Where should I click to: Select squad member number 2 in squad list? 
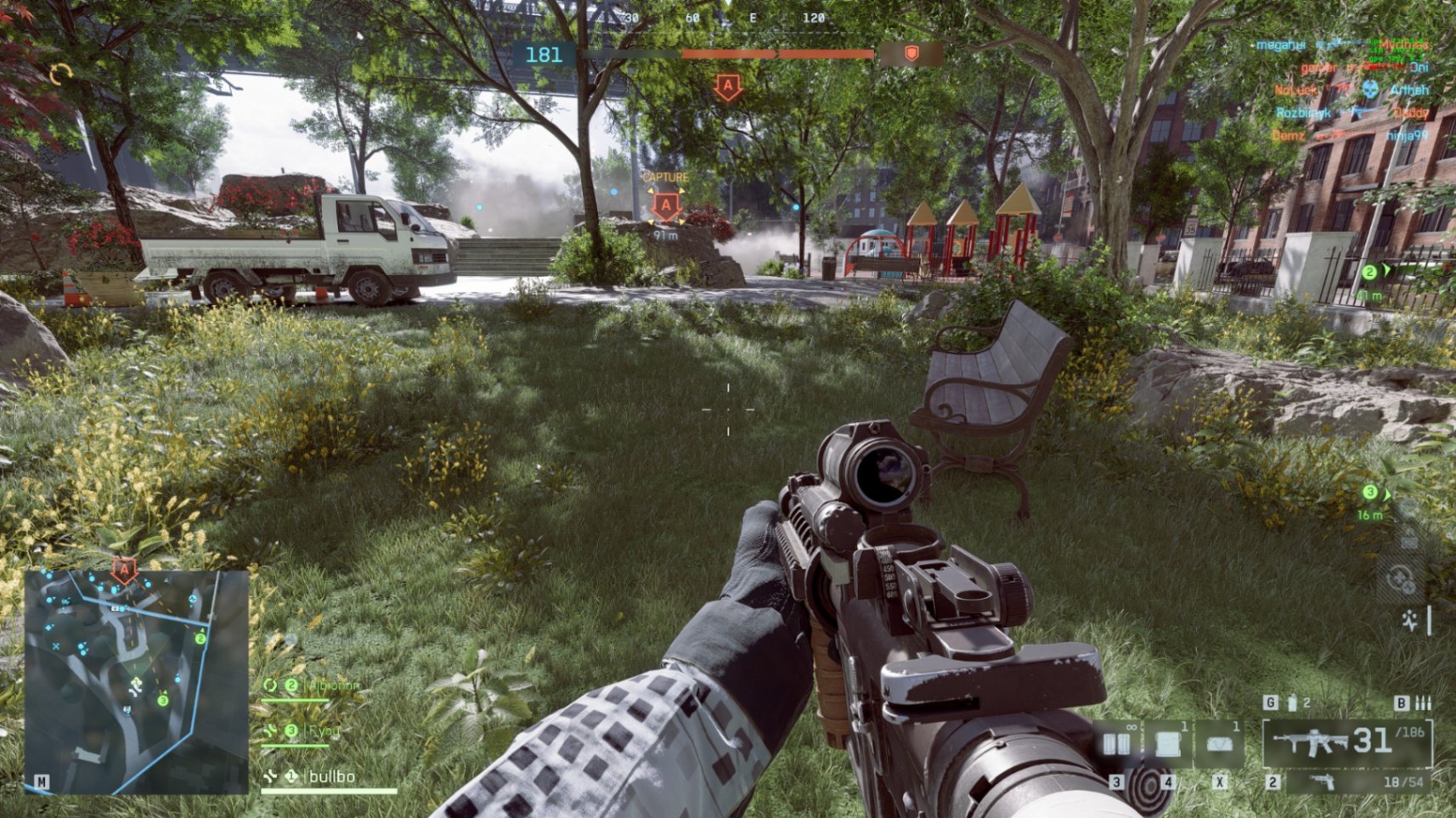point(321,685)
